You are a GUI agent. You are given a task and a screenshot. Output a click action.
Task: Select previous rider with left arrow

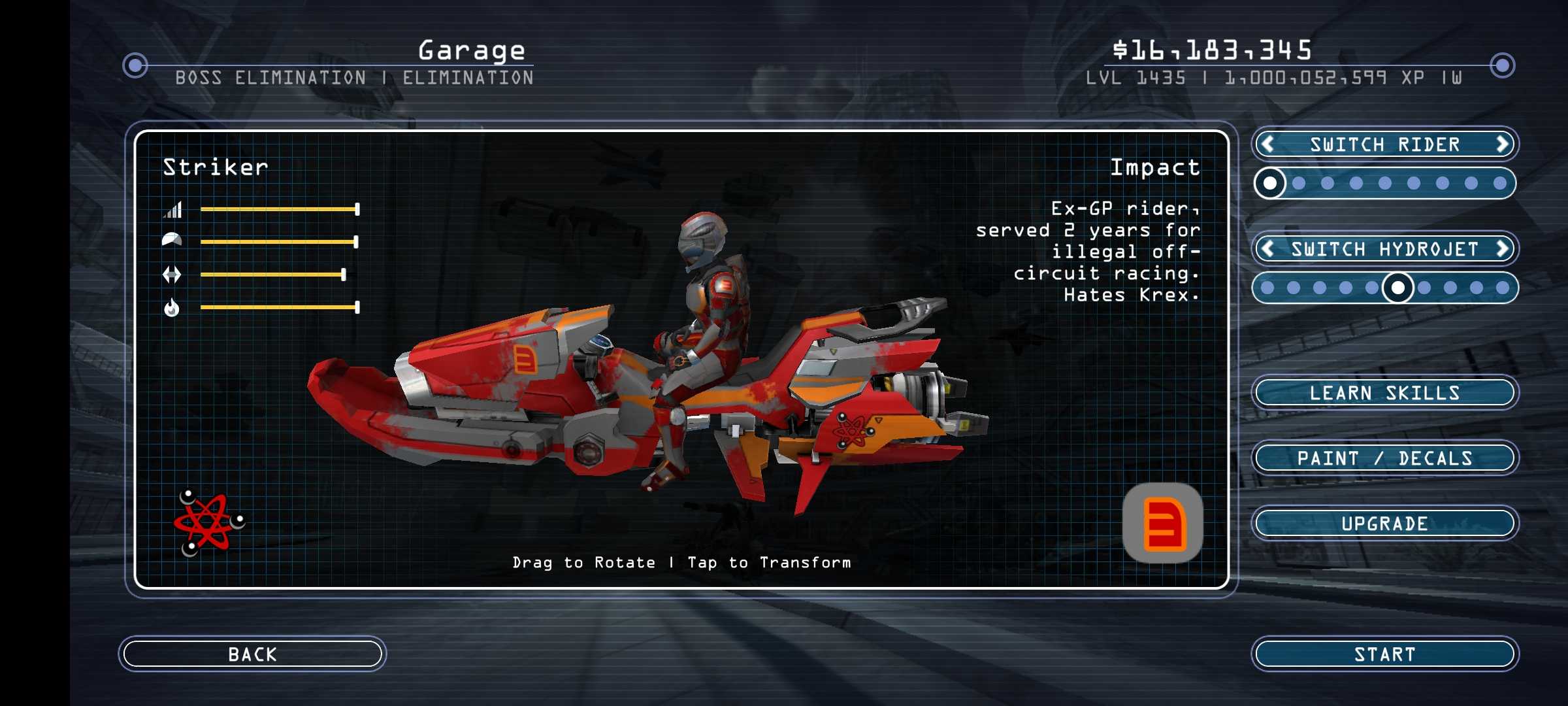pos(1268,144)
